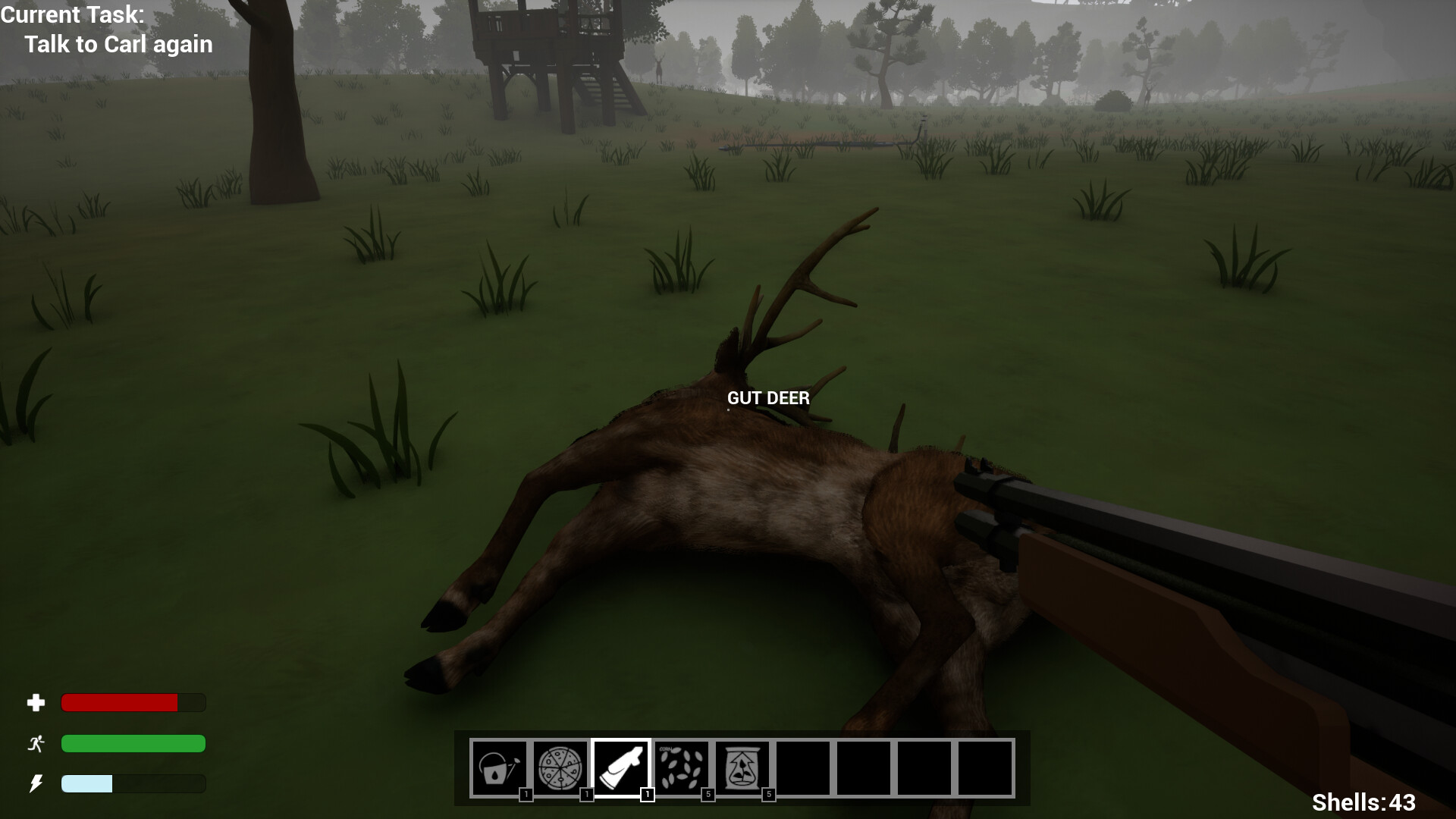Click the red health bar
Viewport: 1456px width, 819px height.
click(x=120, y=703)
